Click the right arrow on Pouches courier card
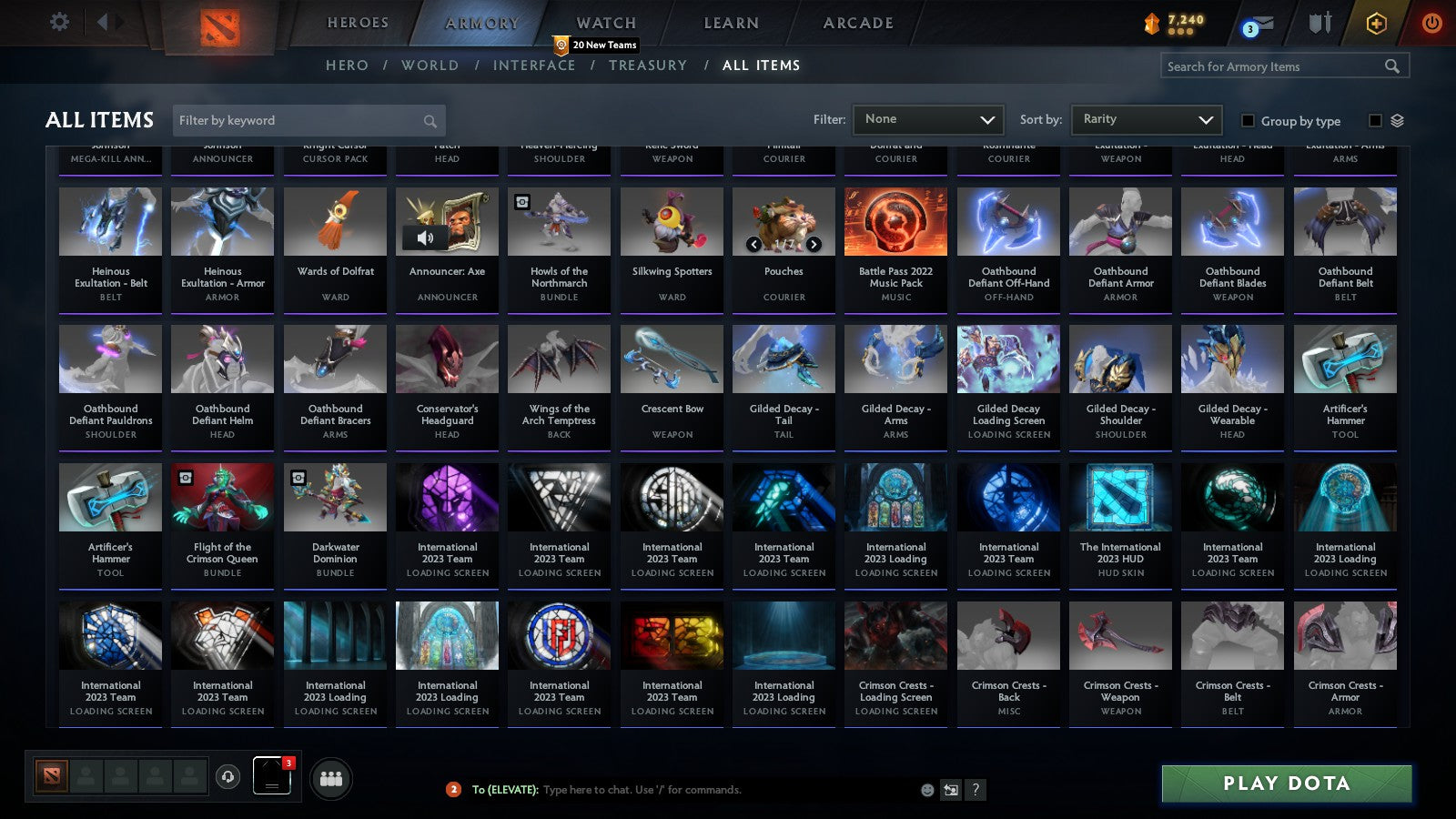The width and height of the screenshot is (1456, 819). pyautogui.click(x=814, y=245)
